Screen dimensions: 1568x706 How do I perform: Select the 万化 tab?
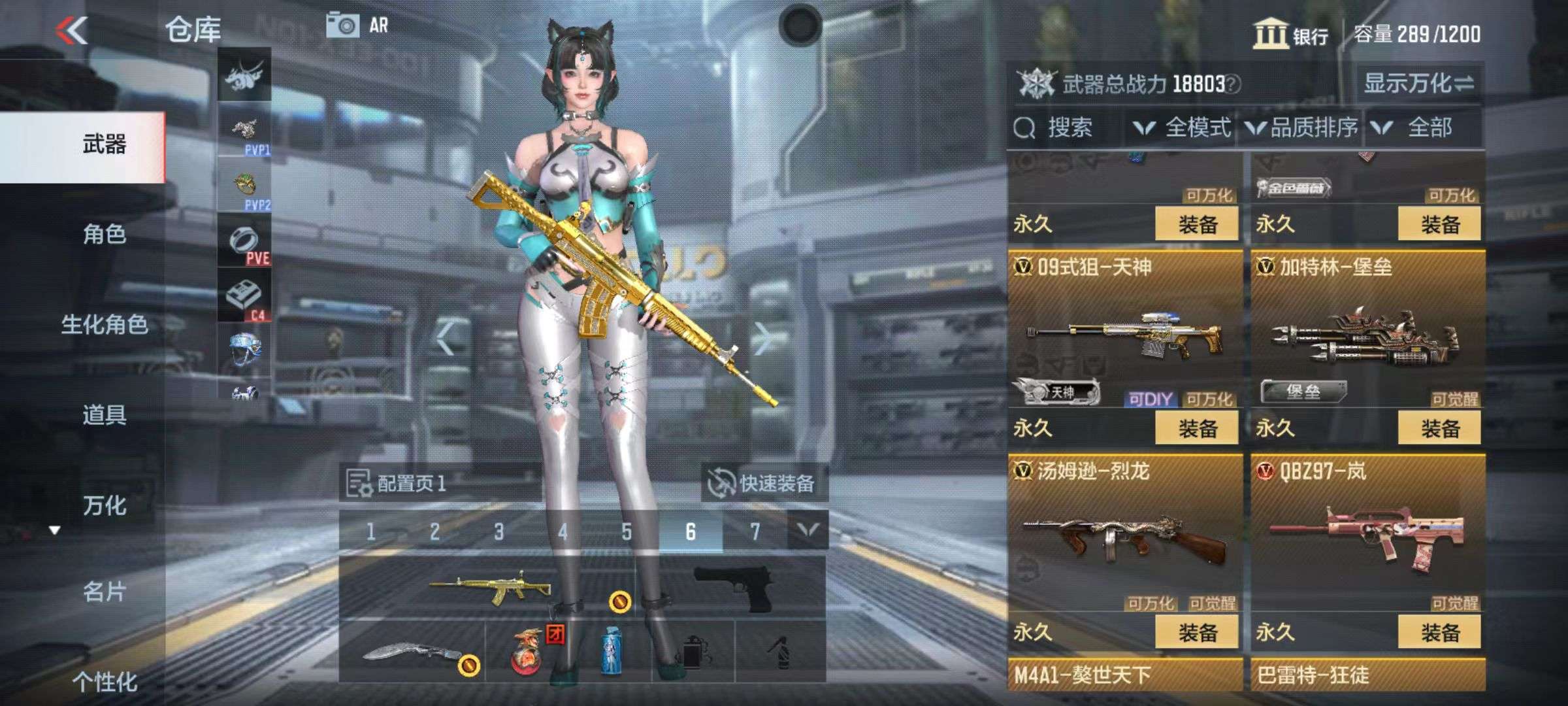pos(105,505)
